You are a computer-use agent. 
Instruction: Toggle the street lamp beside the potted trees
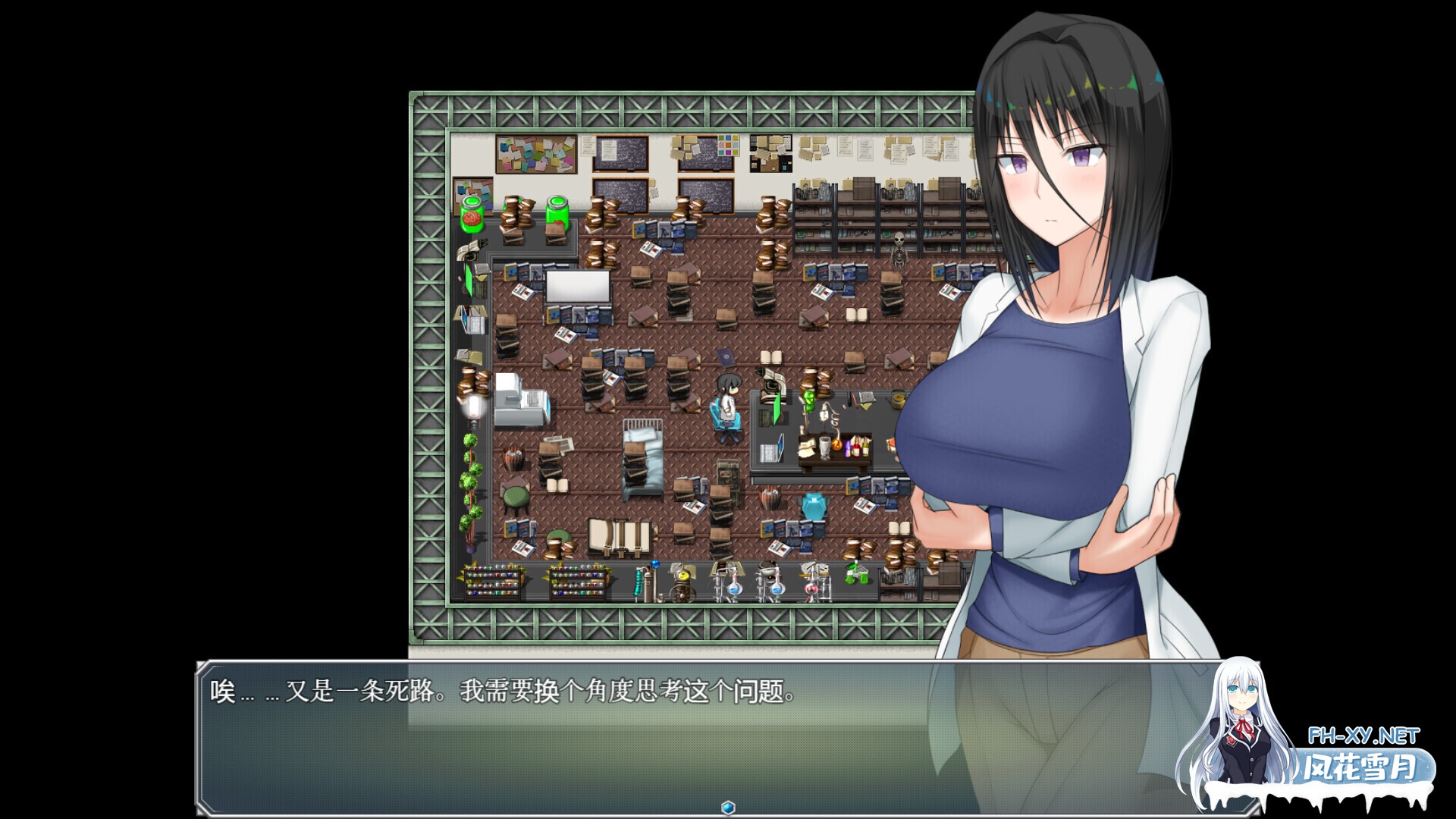tap(474, 406)
